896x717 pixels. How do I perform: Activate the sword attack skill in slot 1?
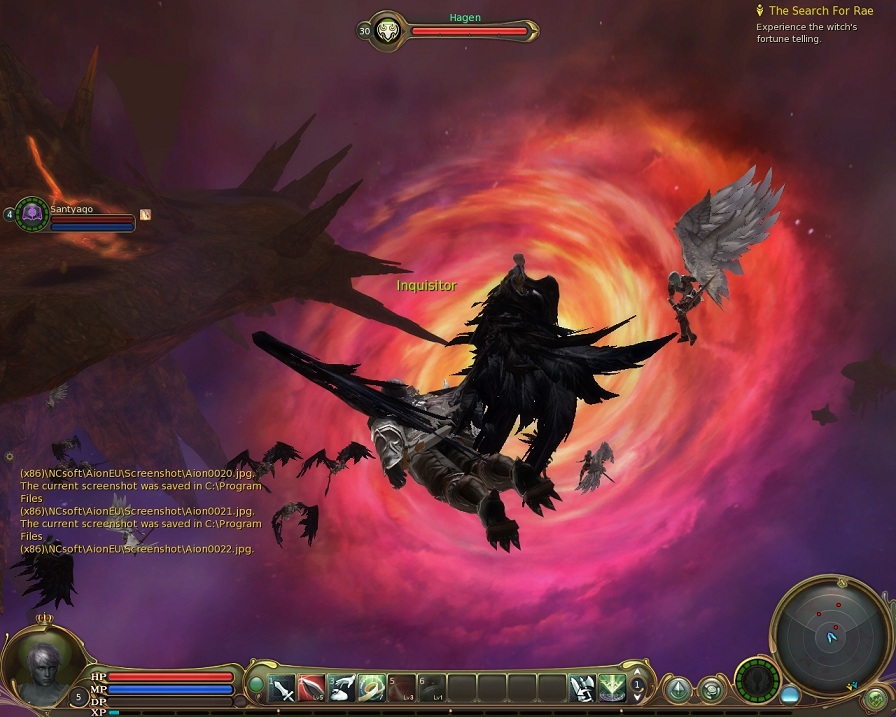point(283,688)
